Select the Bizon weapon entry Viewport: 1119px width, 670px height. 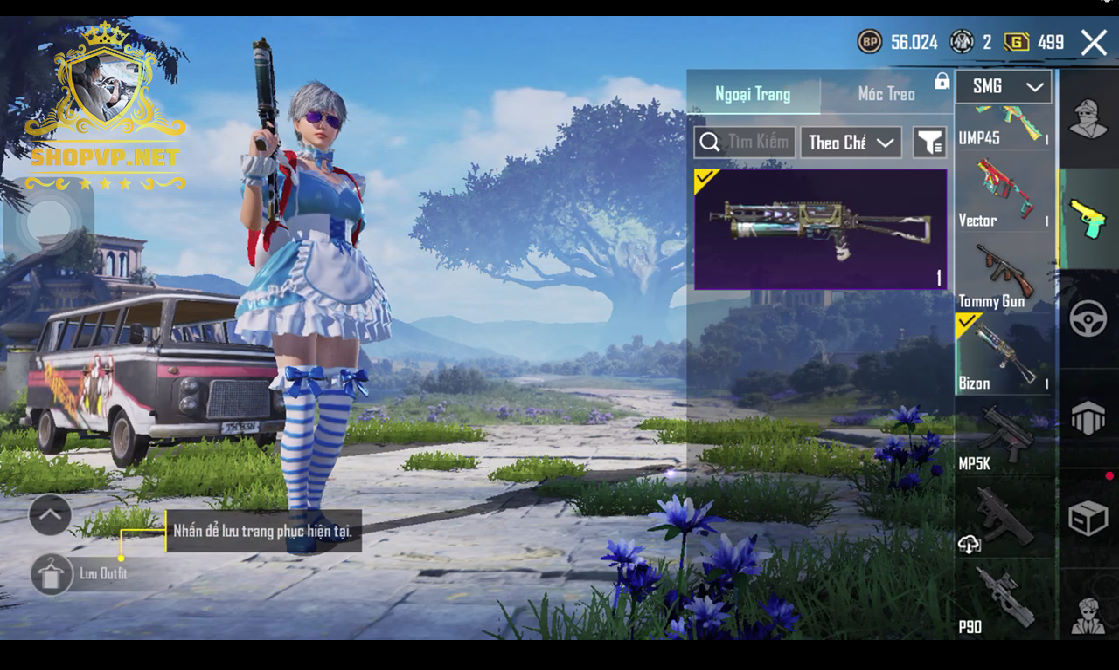pyautogui.click(x=1003, y=355)
